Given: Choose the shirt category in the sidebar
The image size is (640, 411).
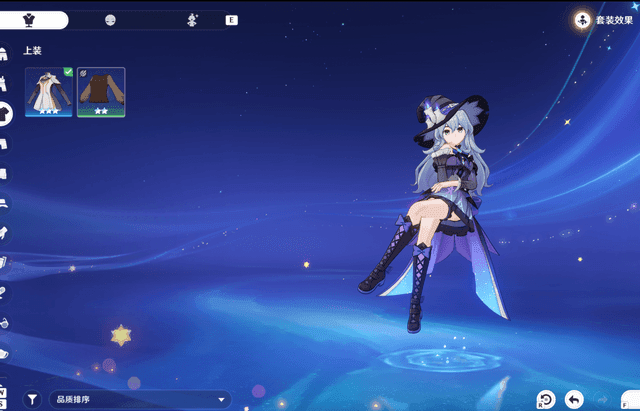Looking at the screenshot, I should (x=5, y=112).
